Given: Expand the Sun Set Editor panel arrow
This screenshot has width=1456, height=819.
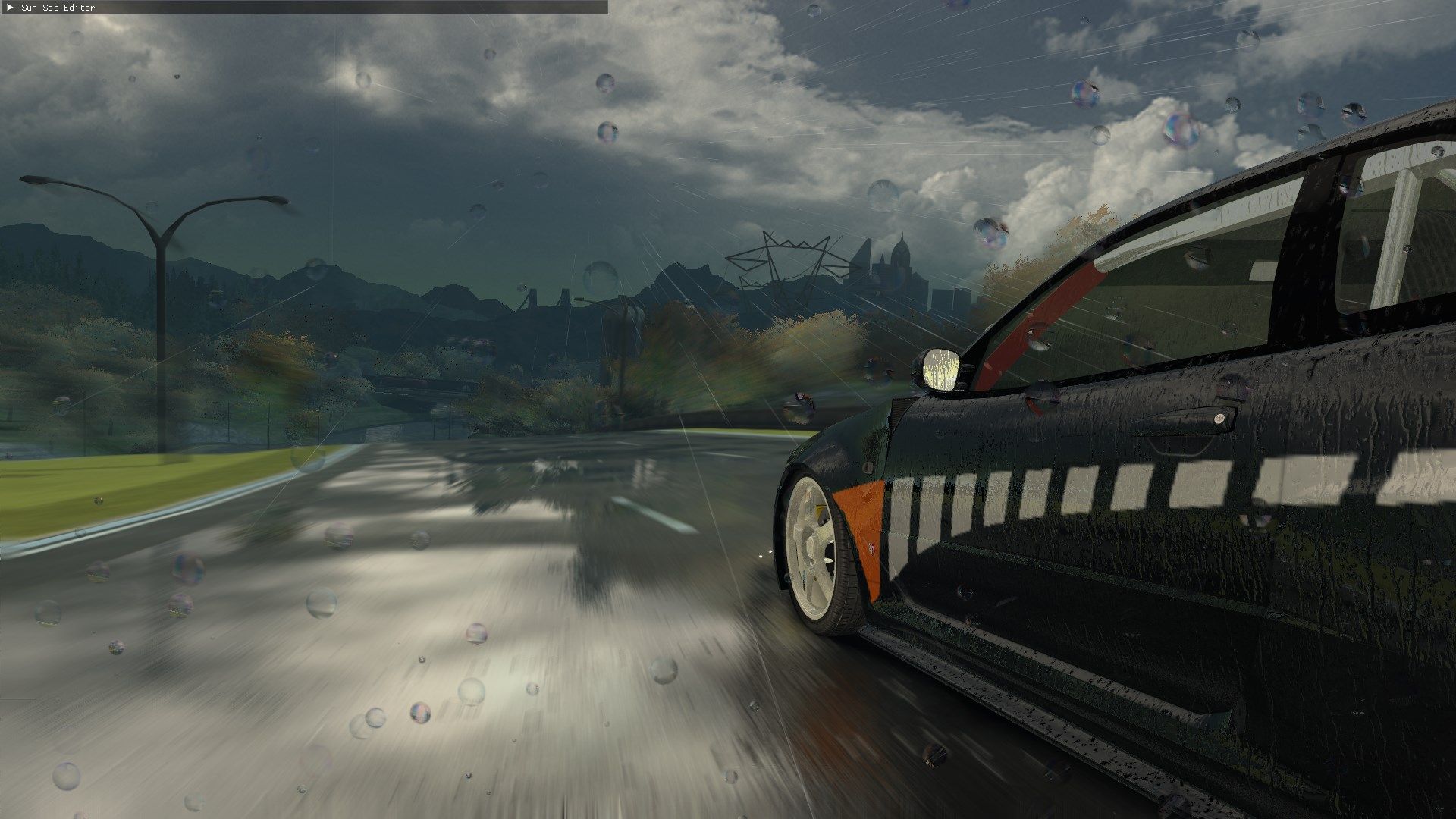Looking at the screenshot, I should coord(10,8).
